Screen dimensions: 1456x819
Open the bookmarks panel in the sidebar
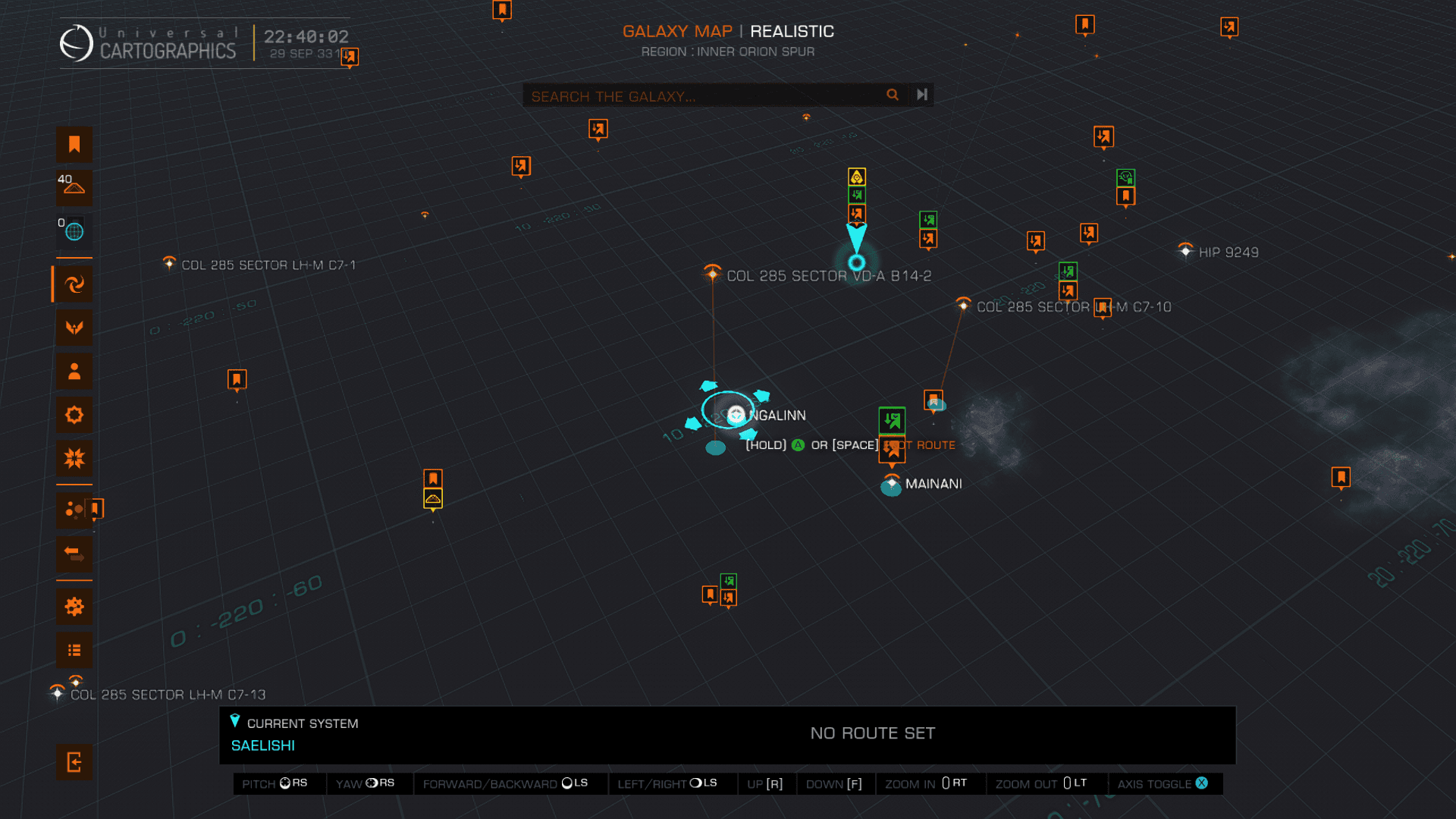click(74, 145)
